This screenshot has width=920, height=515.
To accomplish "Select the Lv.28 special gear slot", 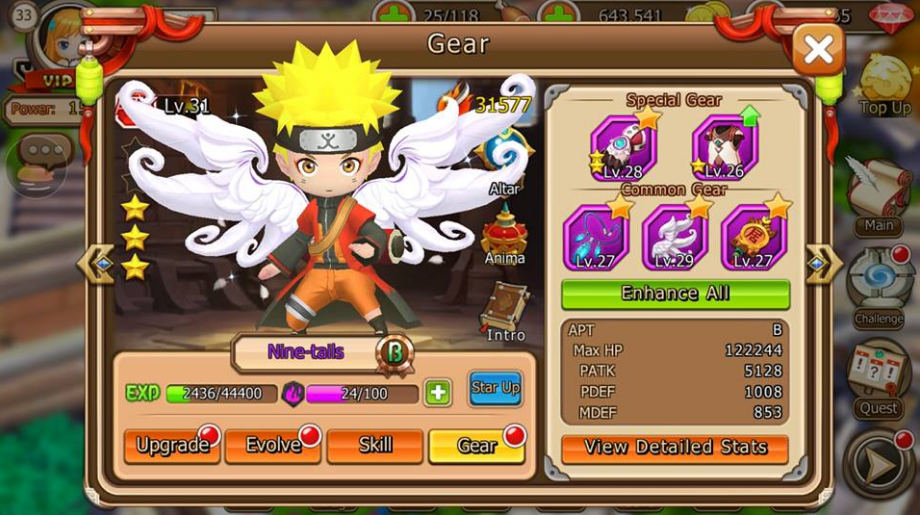I will [624, 148].
